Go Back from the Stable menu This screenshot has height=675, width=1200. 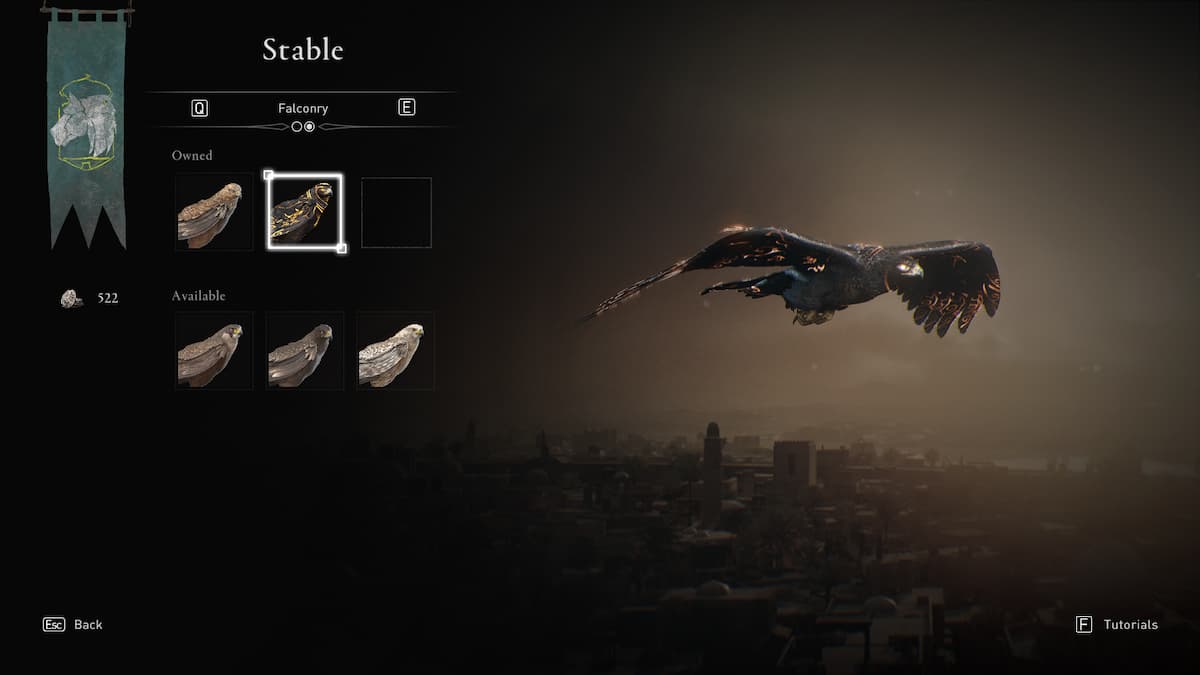click(x=73, y=624)
